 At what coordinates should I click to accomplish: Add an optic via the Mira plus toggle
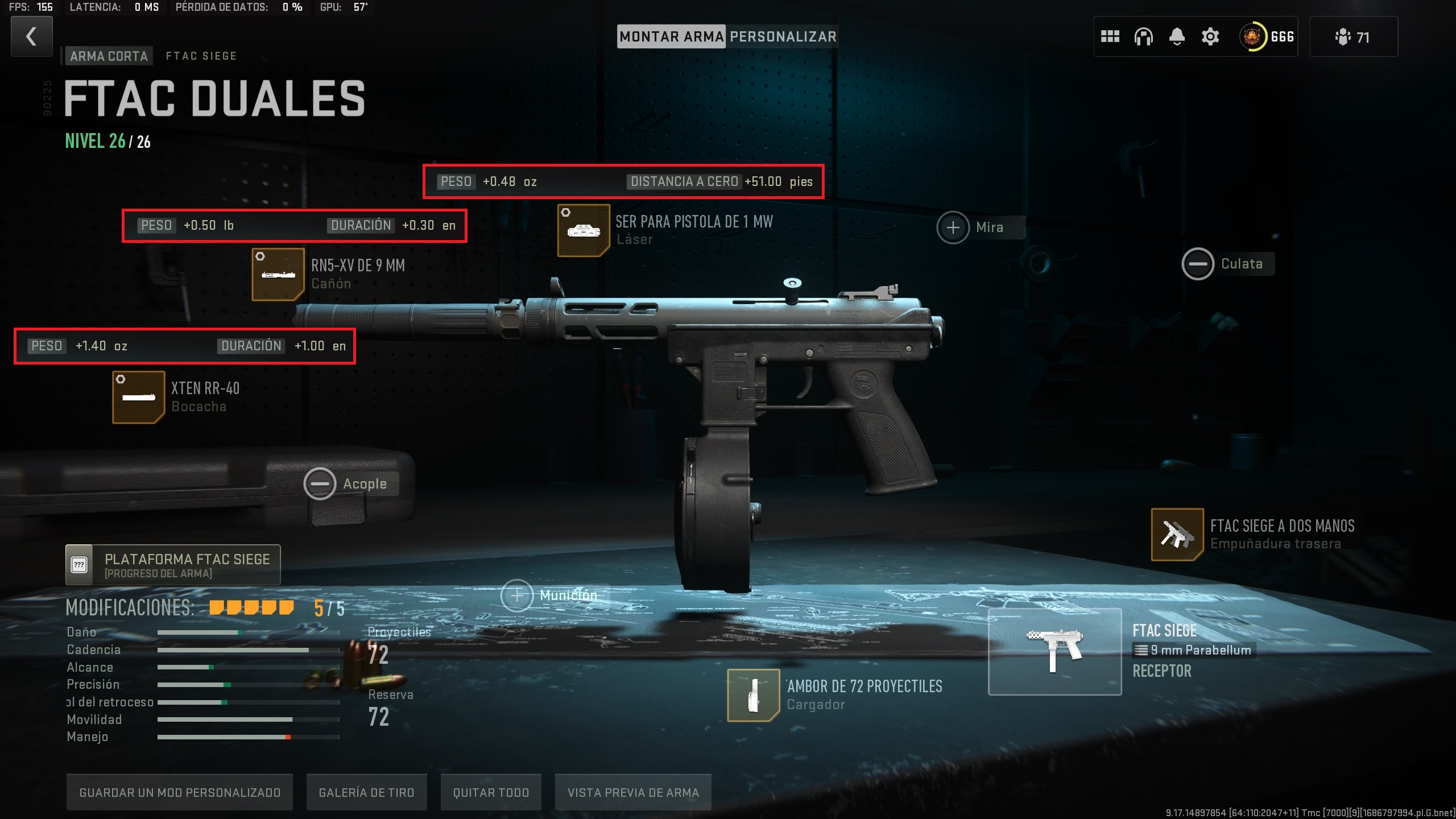pos(953,227)
